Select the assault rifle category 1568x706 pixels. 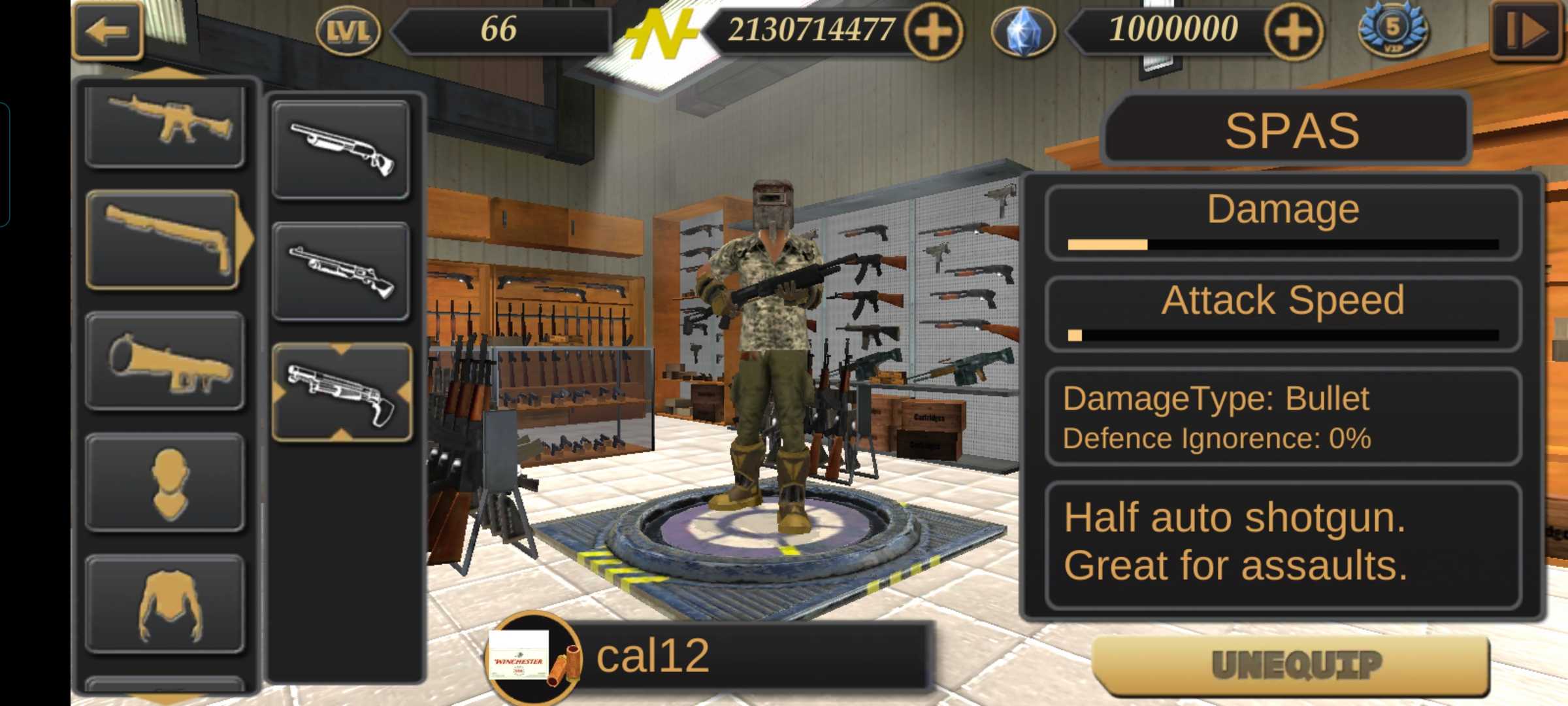tap(165, 124)
